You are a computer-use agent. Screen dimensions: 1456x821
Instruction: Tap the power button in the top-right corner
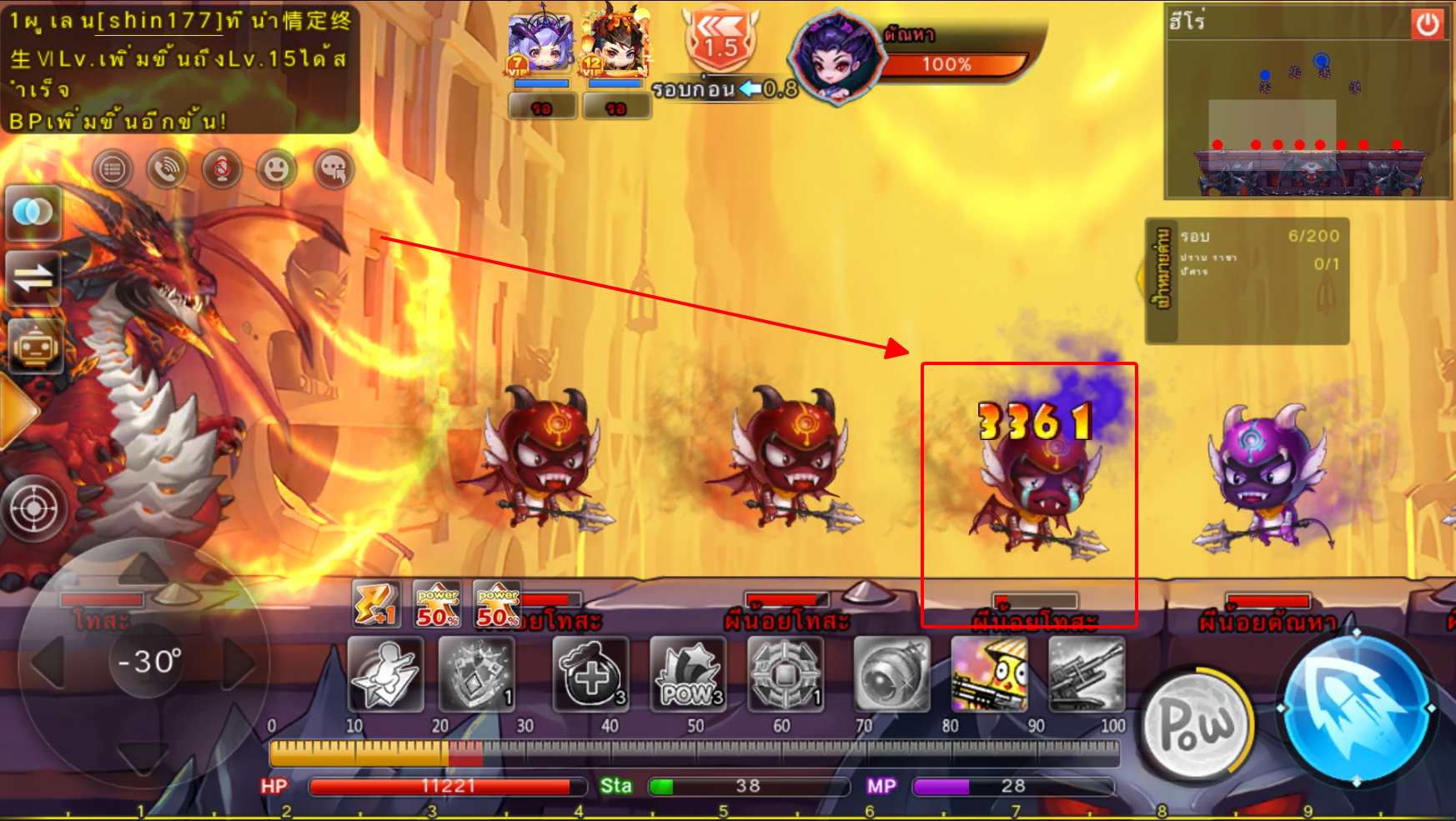pos(1427,24)
